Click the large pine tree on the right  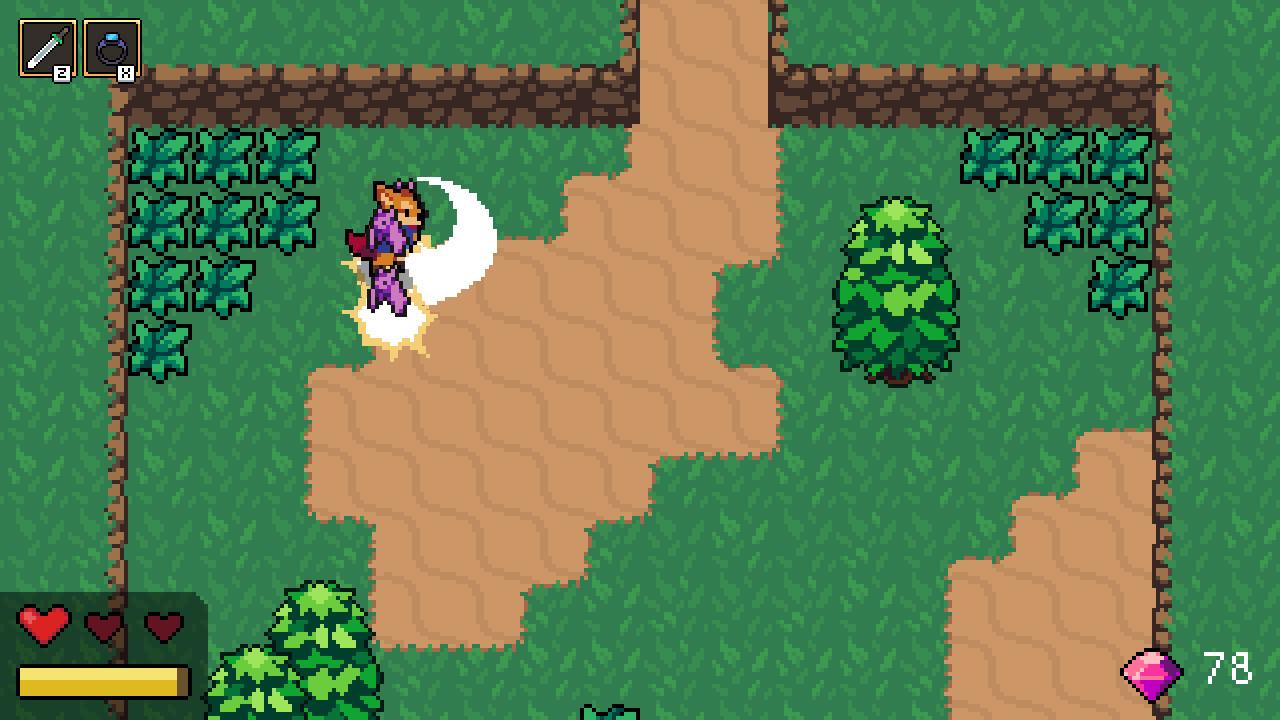tap(893, 290)
